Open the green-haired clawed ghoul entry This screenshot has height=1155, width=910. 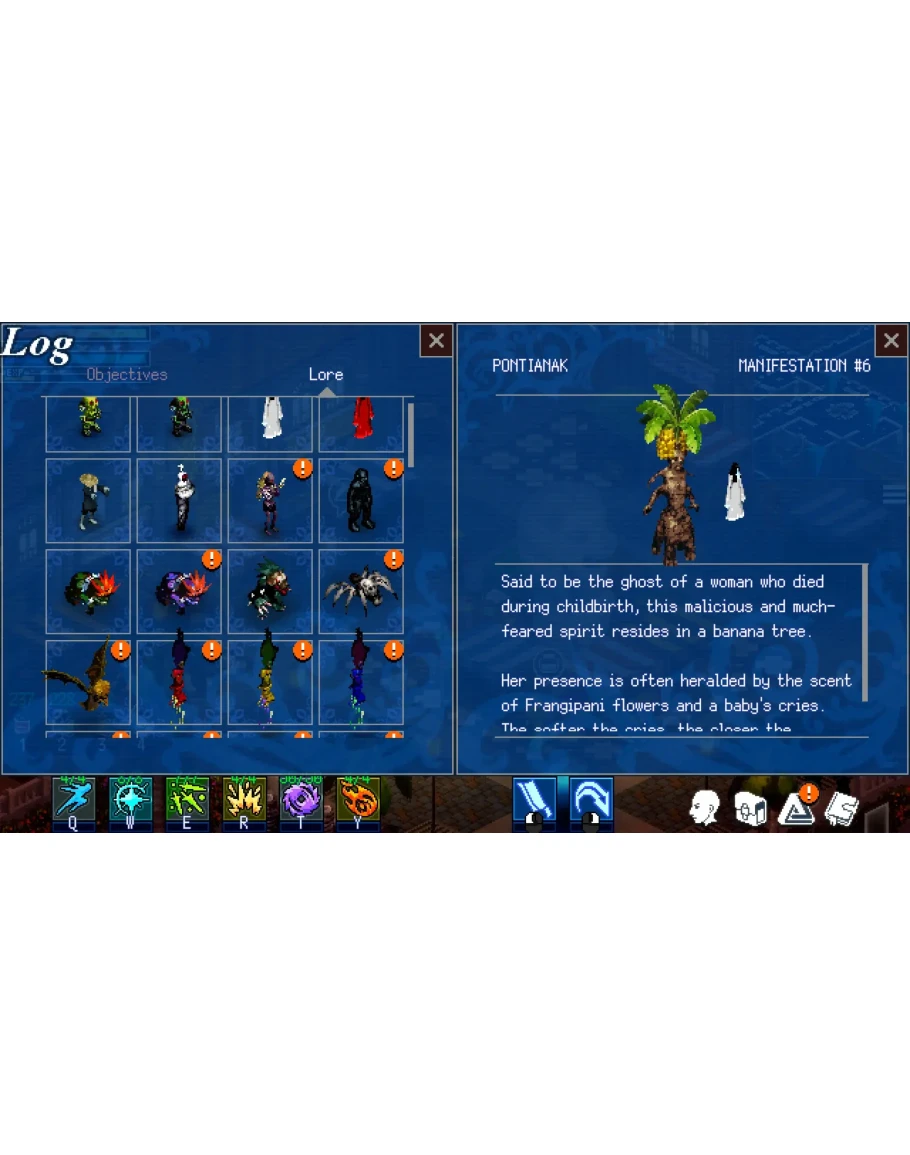pyautogui.click(x=270, y=591)
